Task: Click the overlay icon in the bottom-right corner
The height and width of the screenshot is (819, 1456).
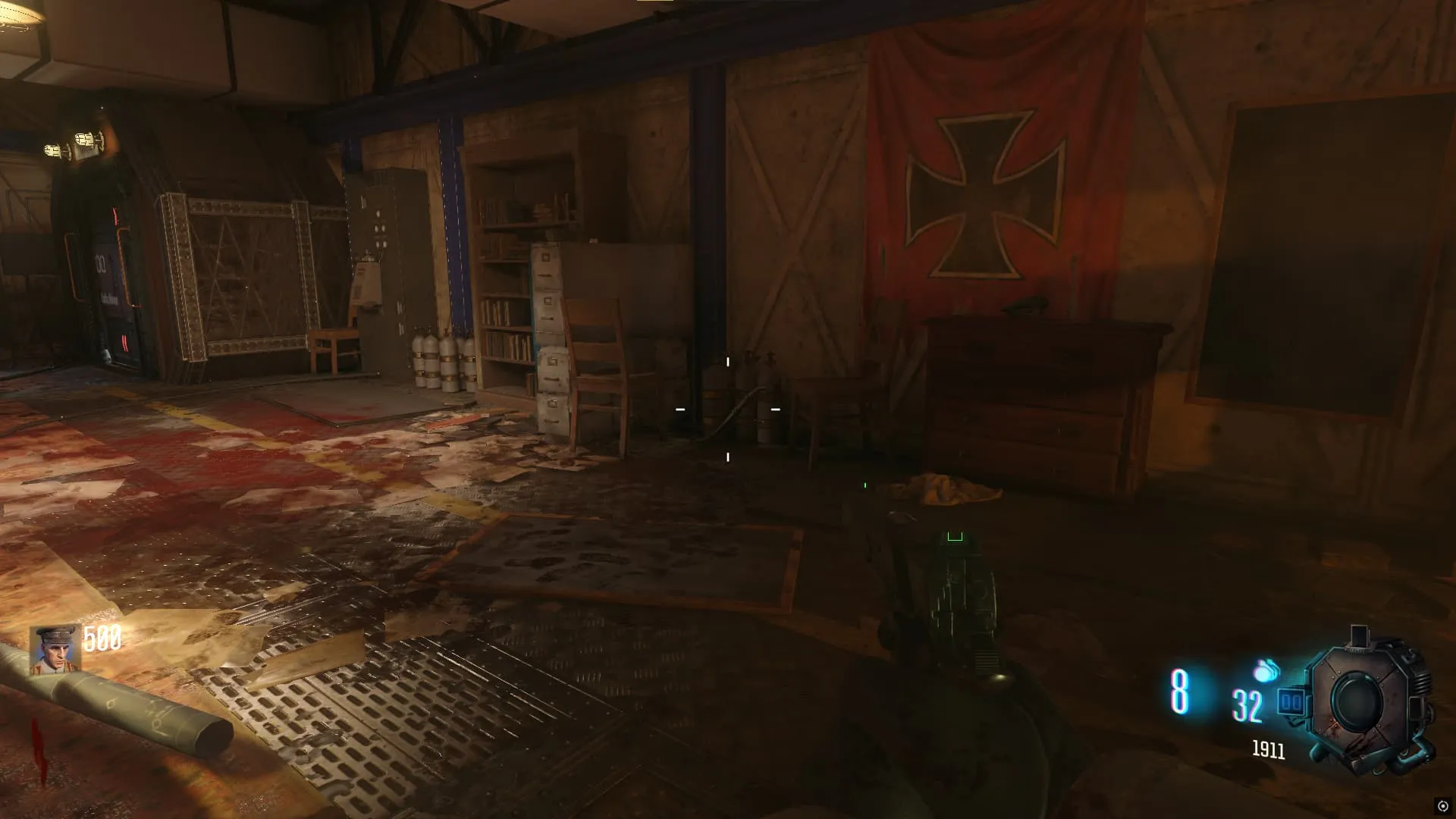Action: (x=1442, y=806)
